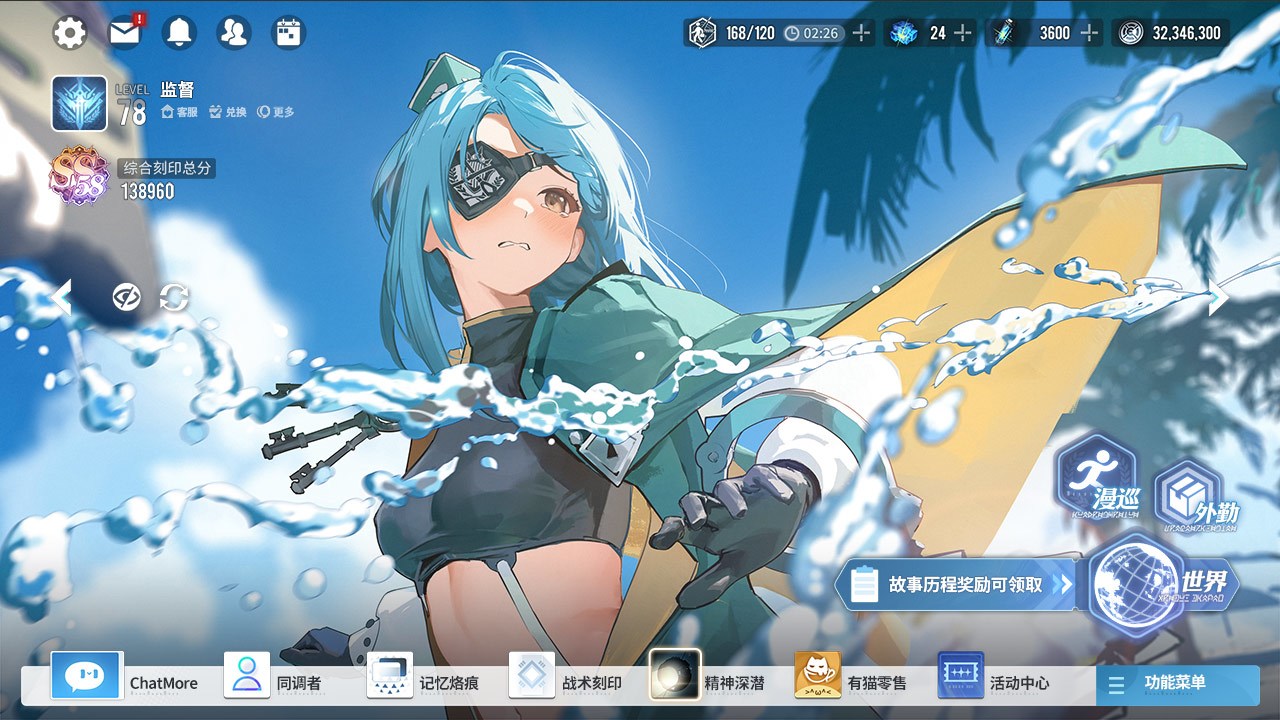This screenshot has height=720, width=1280.
Task: Open the friends list icon
Action: tap(233, 31)
